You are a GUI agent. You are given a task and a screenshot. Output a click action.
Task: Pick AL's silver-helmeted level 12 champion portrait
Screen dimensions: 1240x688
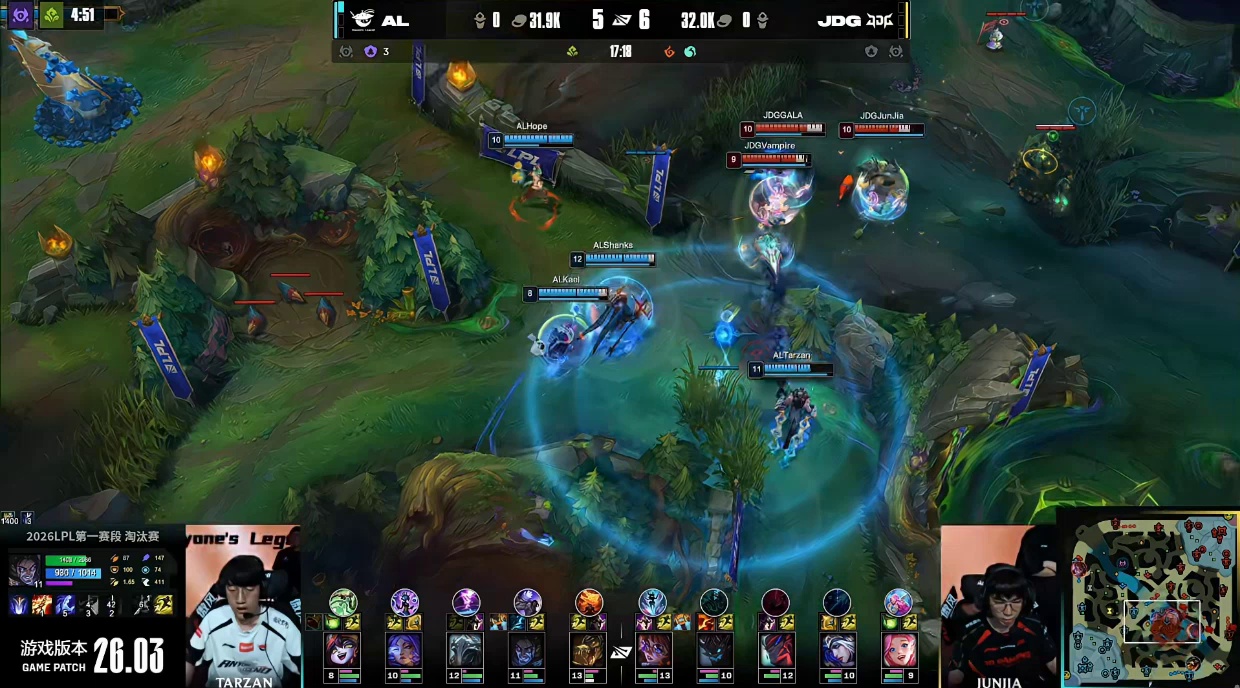point(466,649)
